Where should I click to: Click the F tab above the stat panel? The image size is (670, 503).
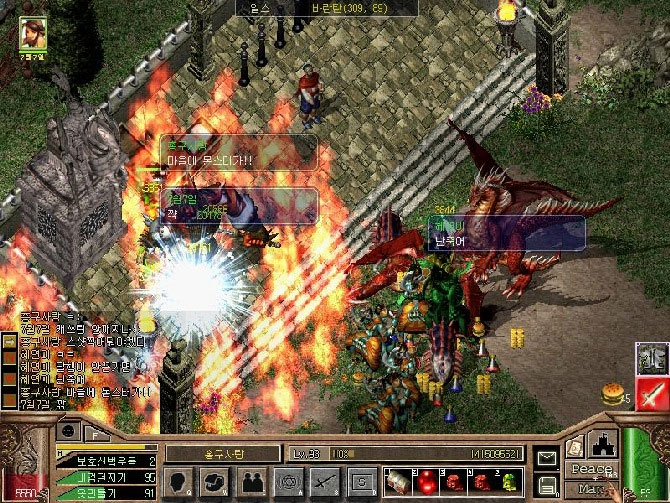(x=95, y=433)
